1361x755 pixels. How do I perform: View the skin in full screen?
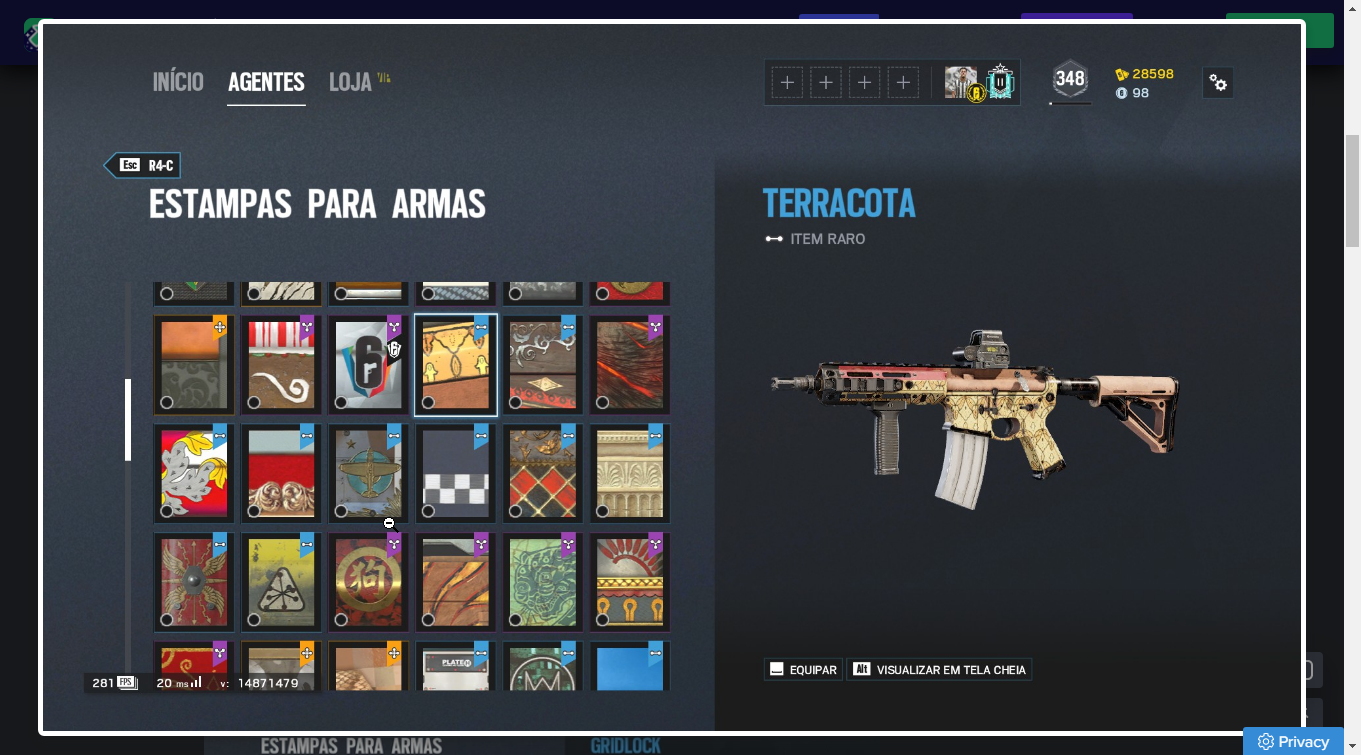click(939, 670)
